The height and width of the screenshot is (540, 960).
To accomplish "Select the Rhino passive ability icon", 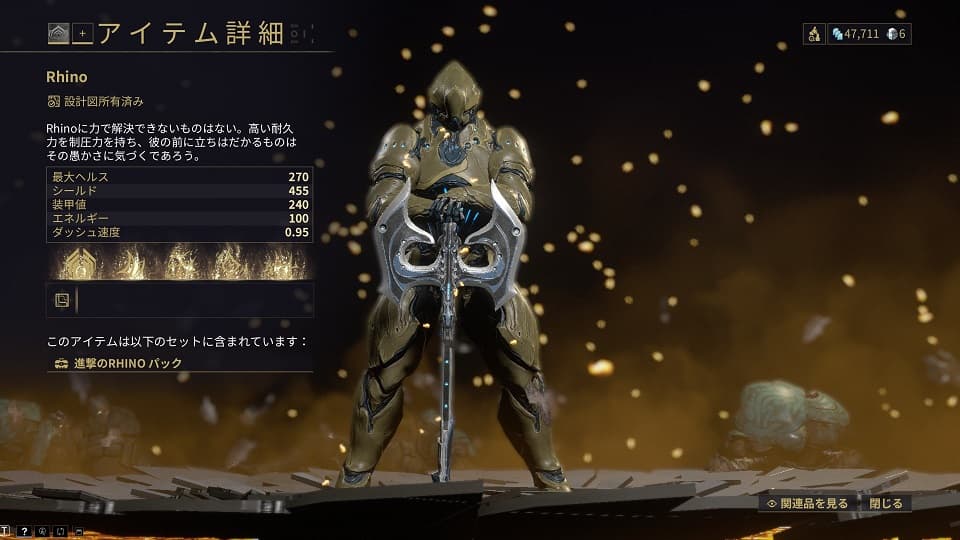I will 78,263.
